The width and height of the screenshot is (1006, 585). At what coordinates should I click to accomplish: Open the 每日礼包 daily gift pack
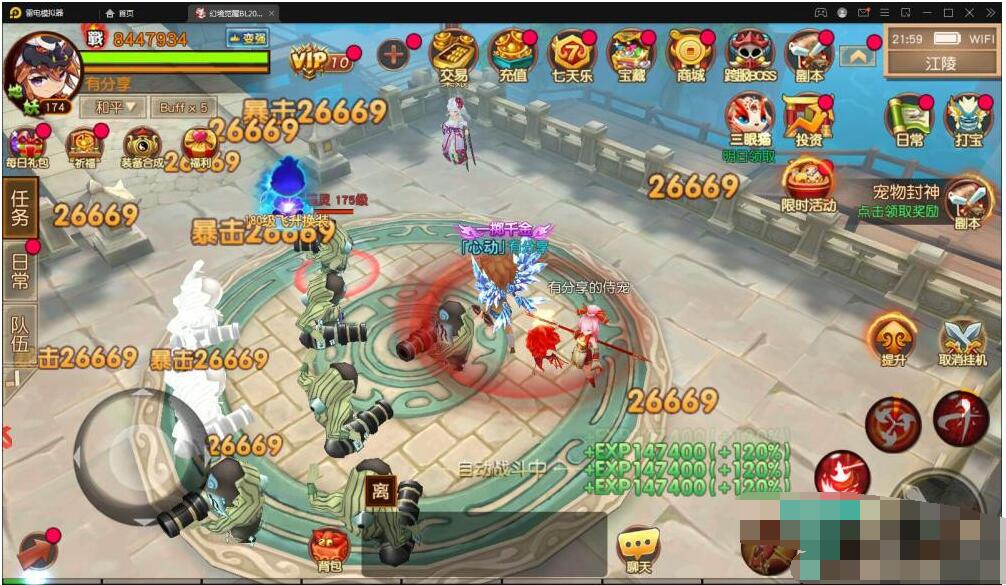(x=26, y=147)
